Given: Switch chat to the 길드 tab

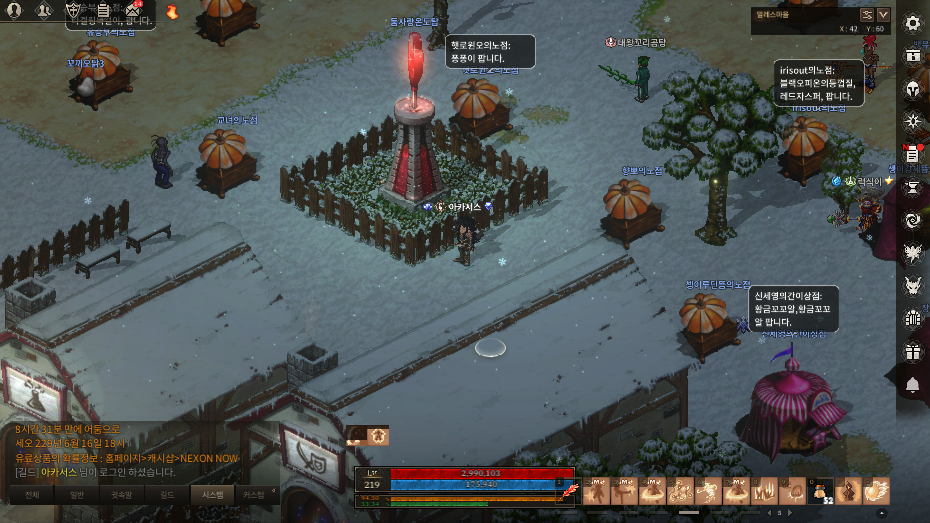Looking at the screenshot, I should (167, 494).
